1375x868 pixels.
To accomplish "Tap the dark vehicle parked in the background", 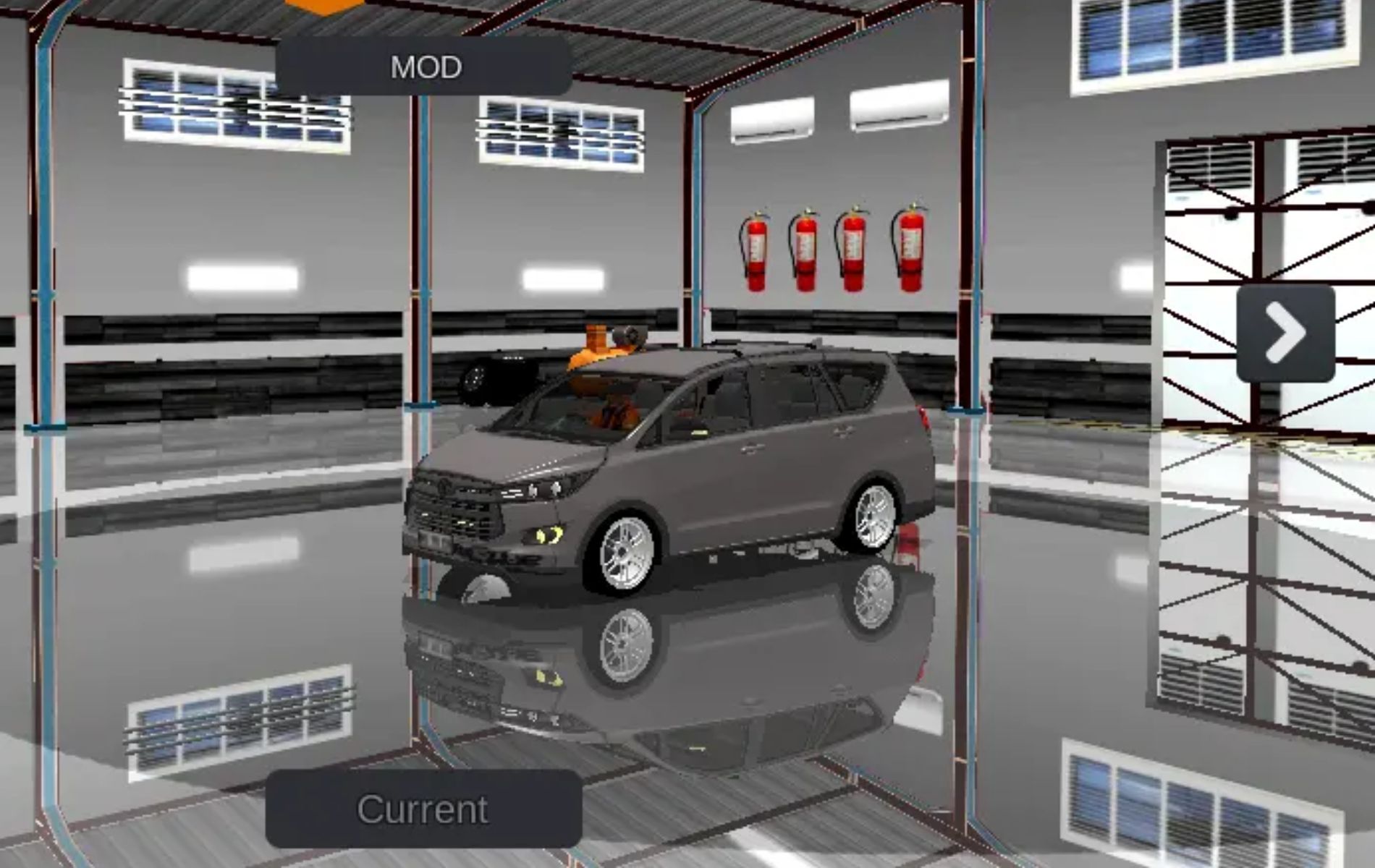I will click(507, 376).
